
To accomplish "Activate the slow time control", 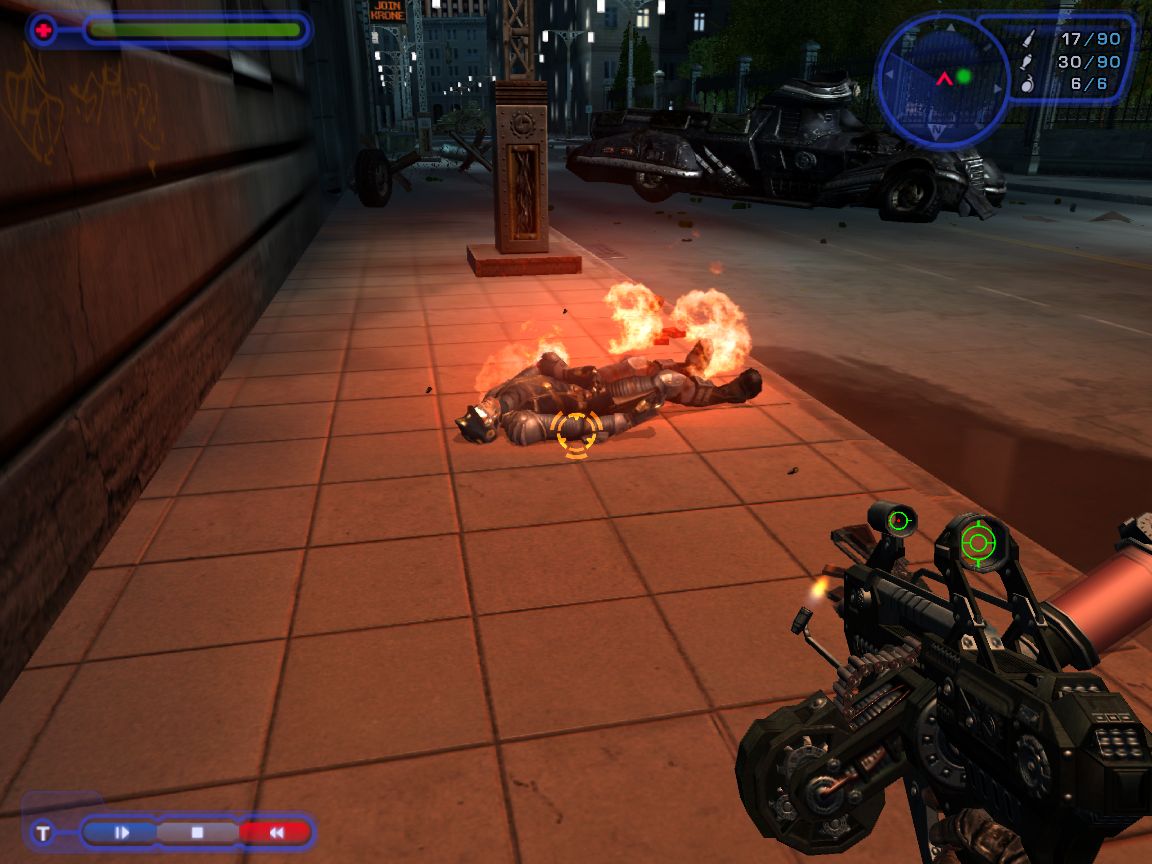I will (121, 832).
